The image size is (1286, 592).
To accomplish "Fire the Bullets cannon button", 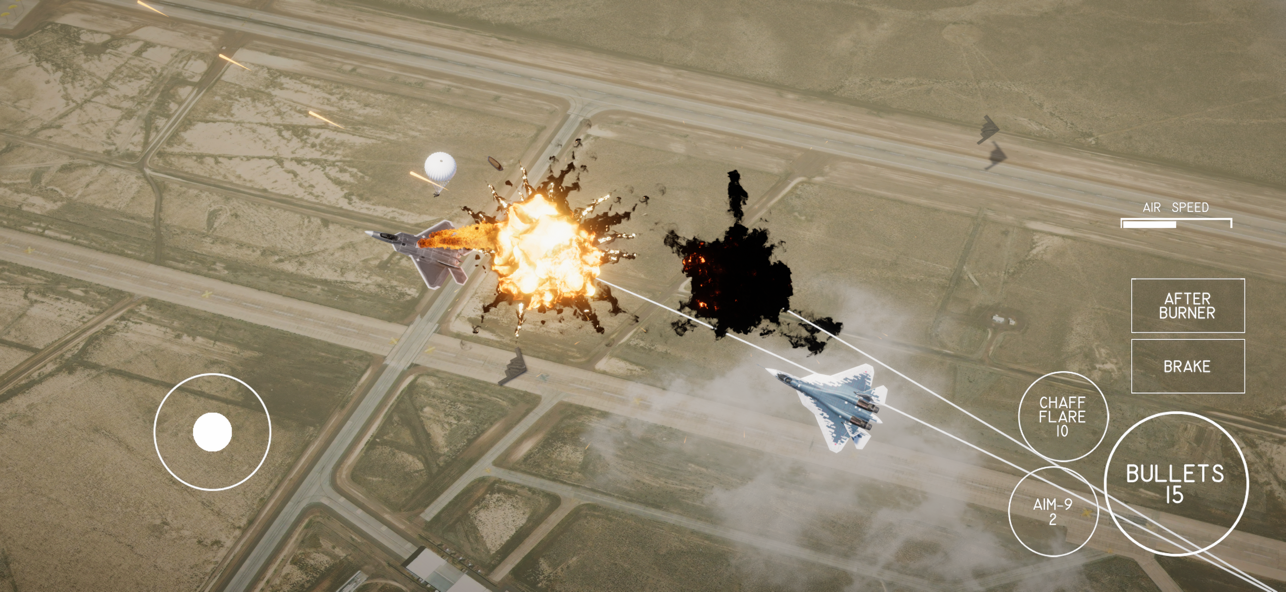I will tap(1175, 483).
